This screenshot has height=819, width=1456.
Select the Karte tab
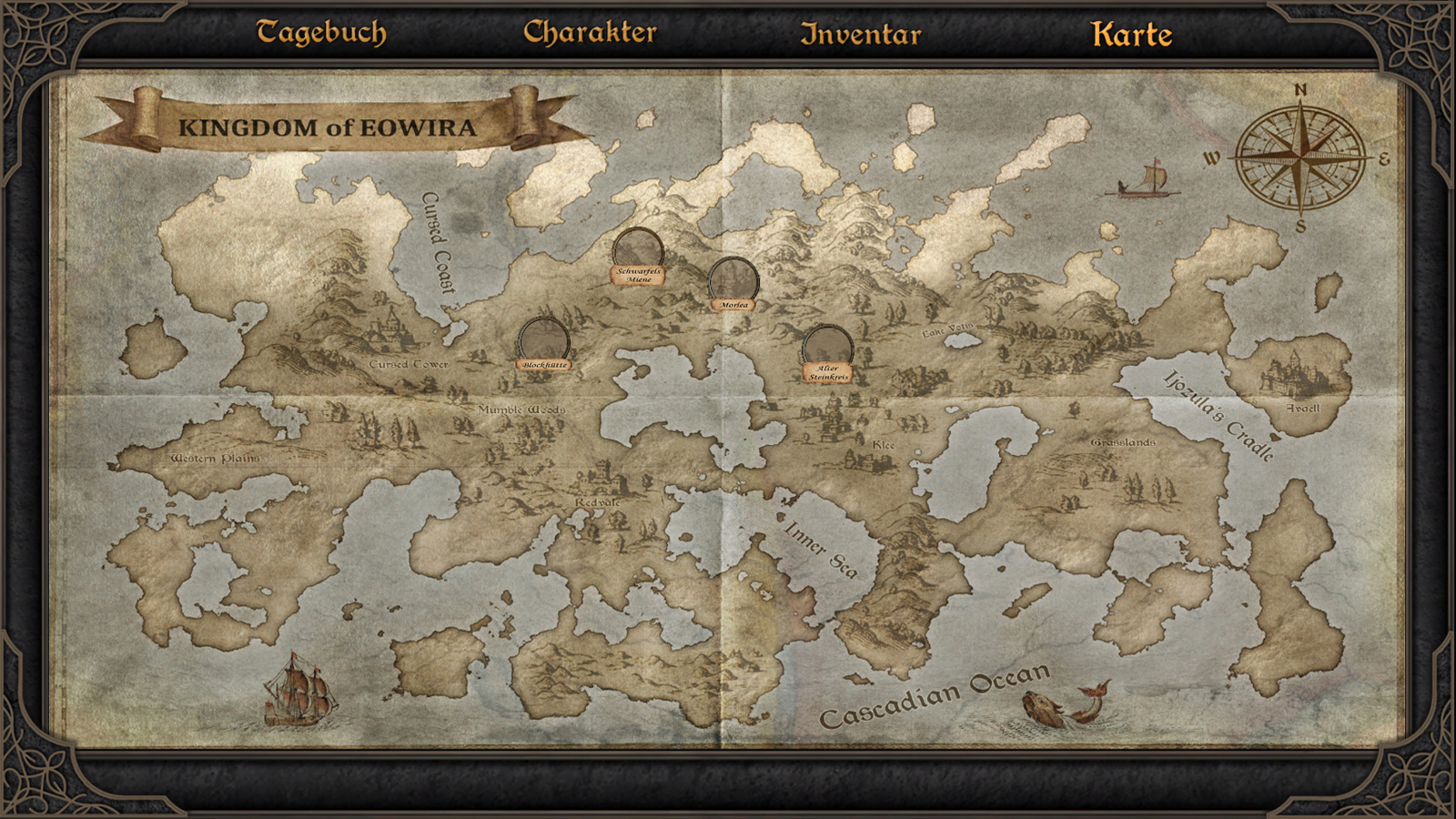(x=1131, y=35)
